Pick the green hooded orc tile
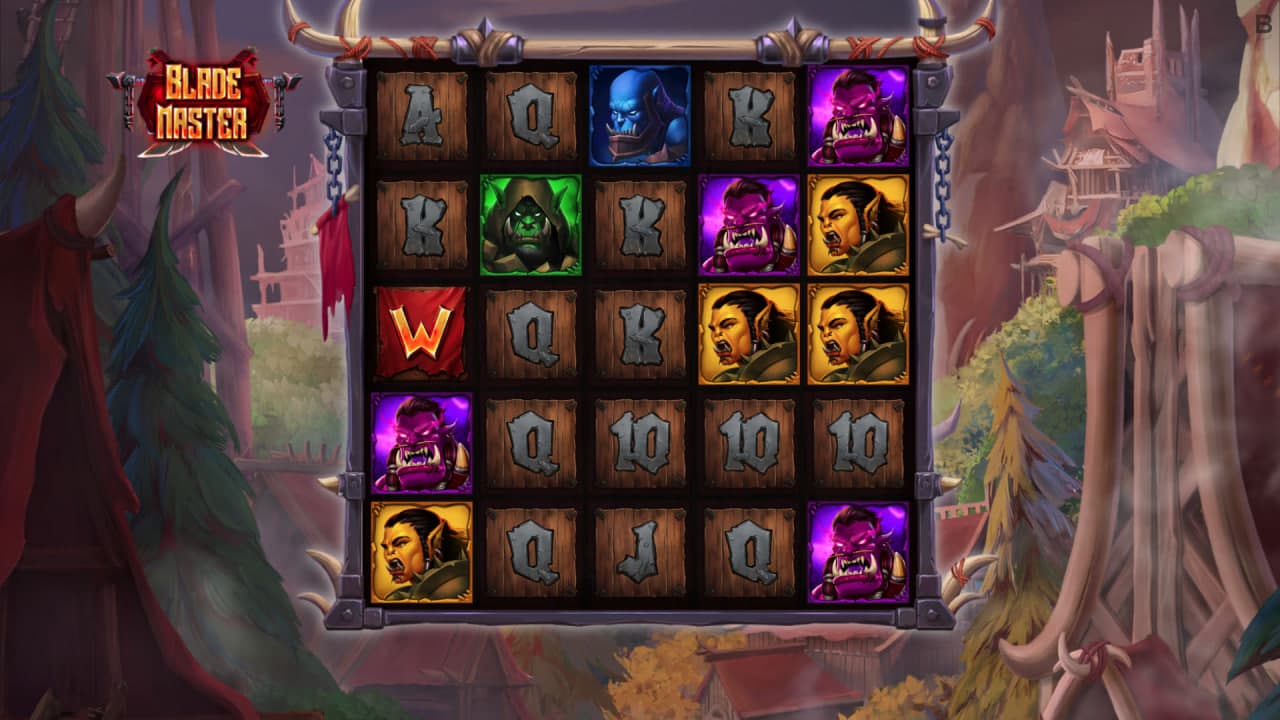Screen dimensions: 1280x720 tap(530, 225)
